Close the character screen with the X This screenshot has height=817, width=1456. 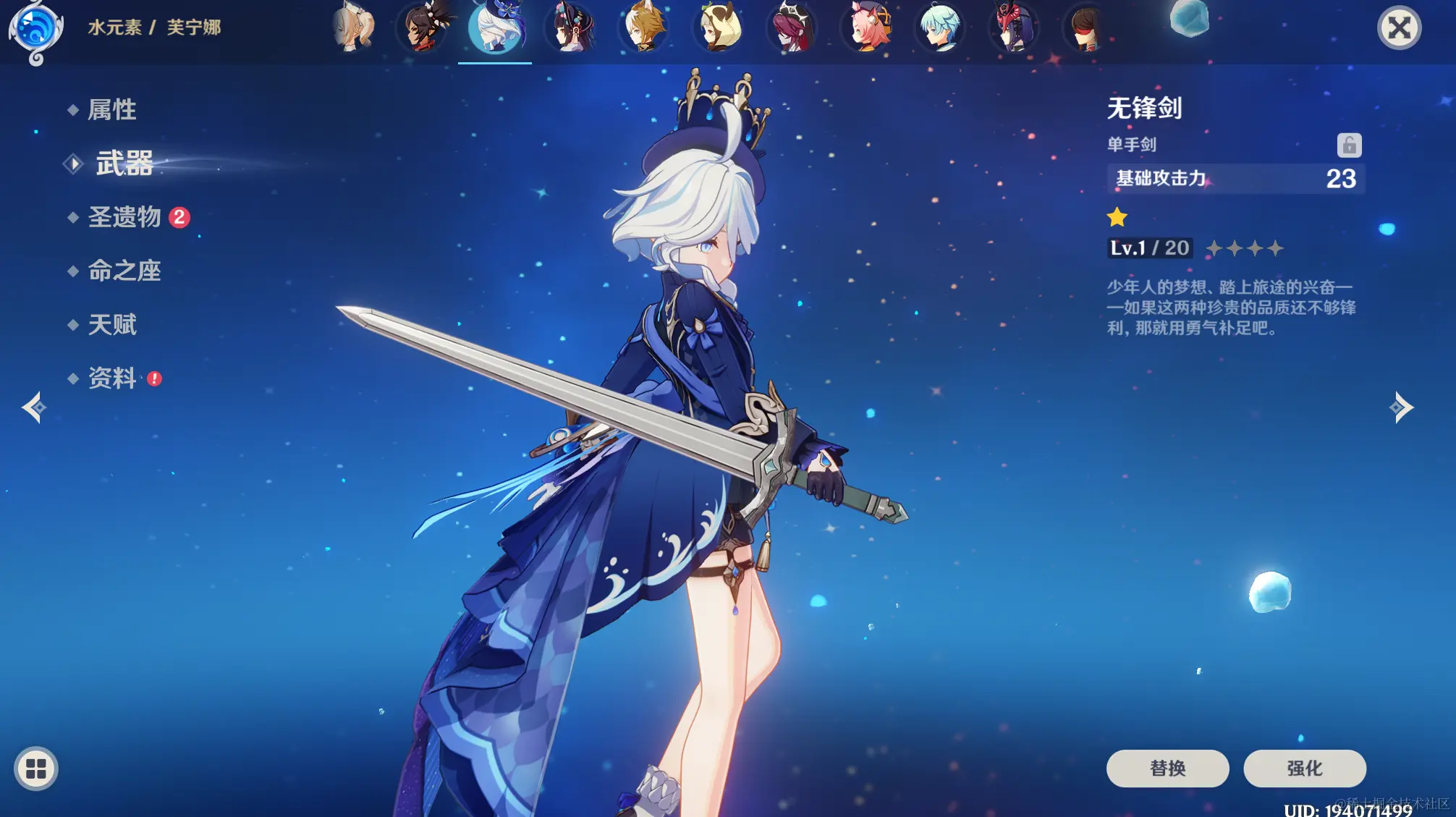[x=1399, y=28]
